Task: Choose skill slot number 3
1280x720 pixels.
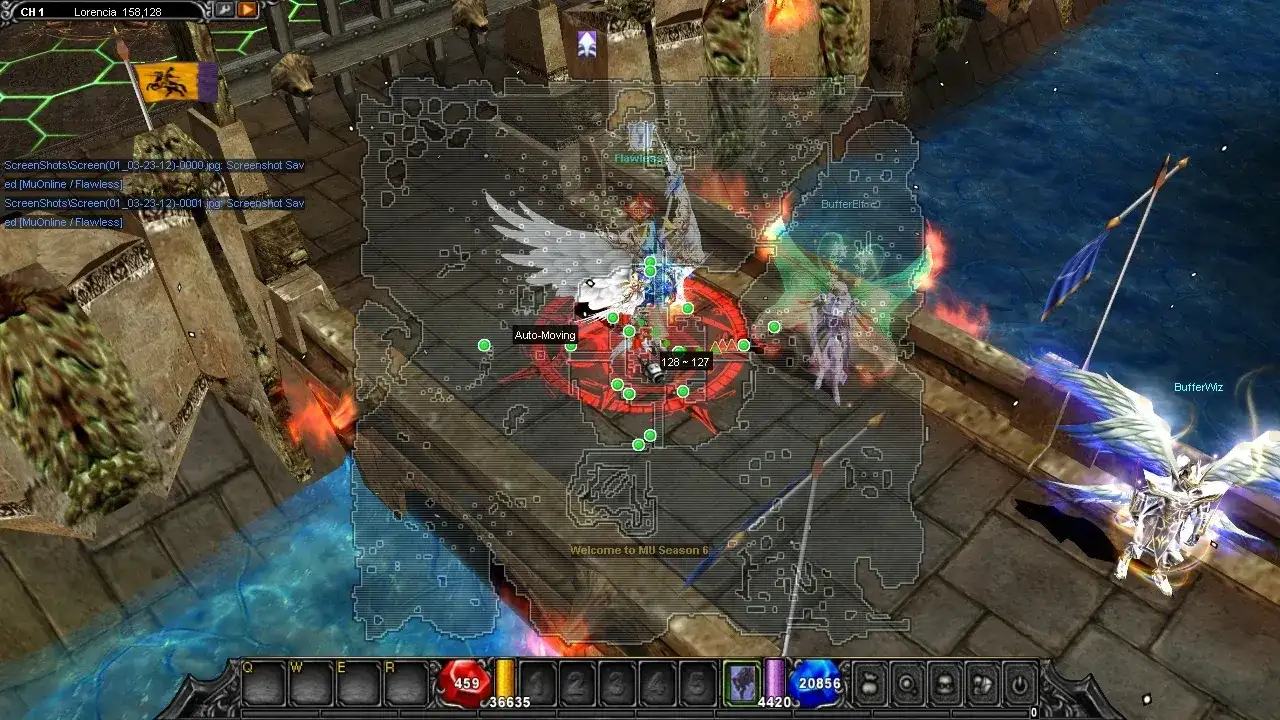Action: (619, 684)
